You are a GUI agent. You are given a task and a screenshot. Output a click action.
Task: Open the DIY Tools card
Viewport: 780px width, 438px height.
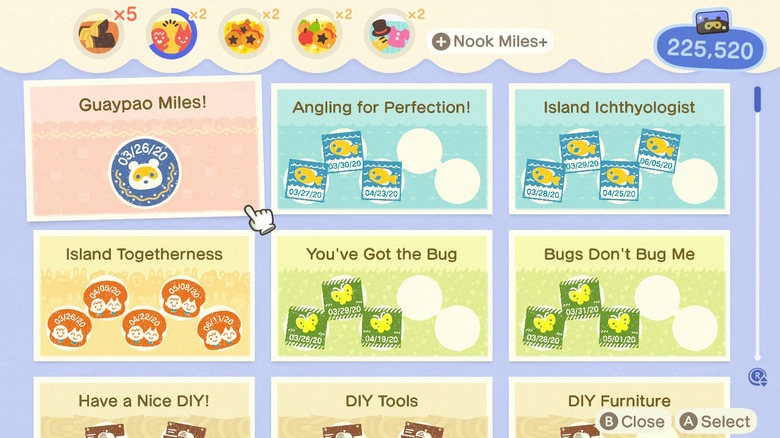[x=381, y=407]
